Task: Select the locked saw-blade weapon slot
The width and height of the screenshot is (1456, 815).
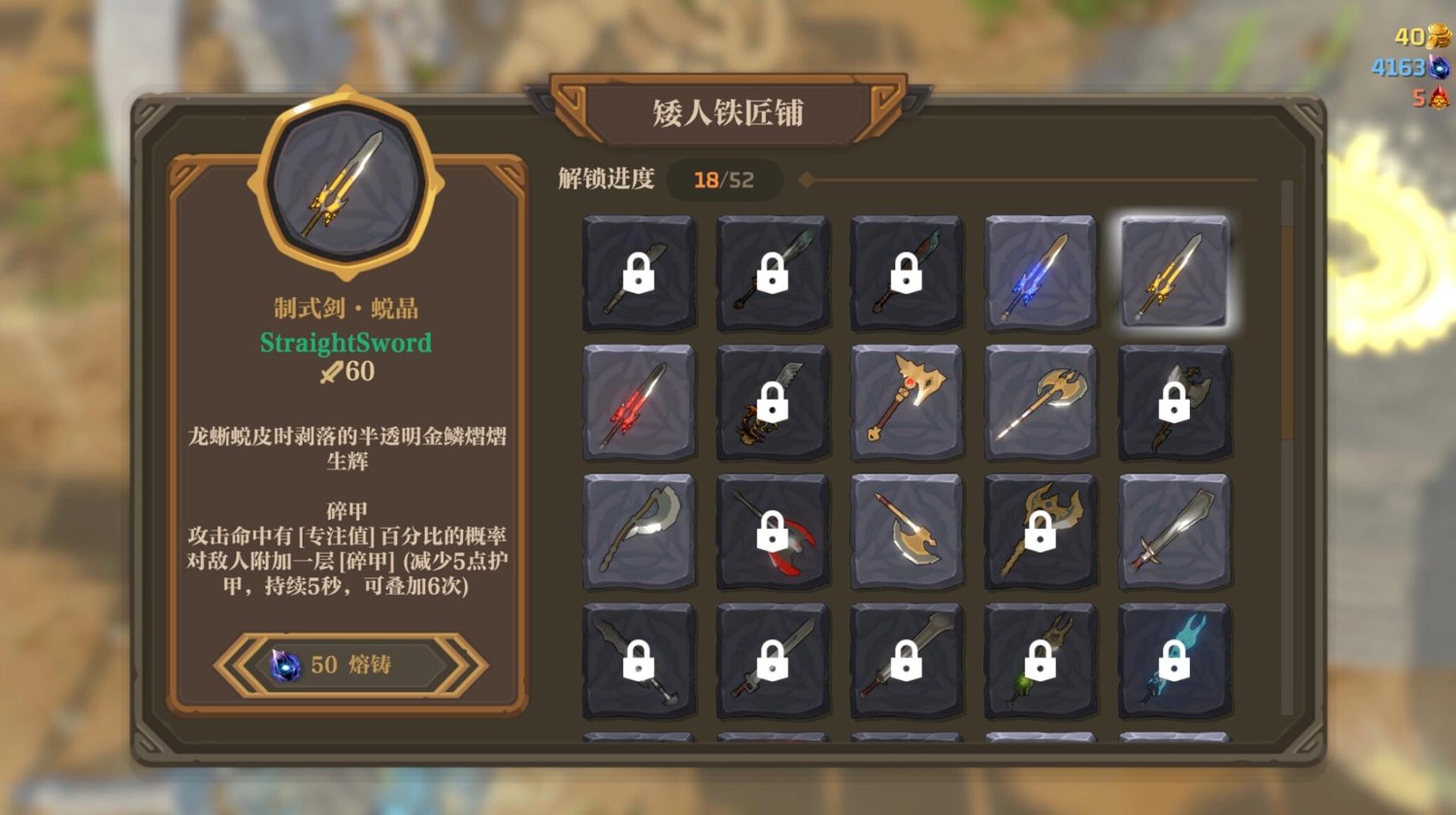Action: [773, 402]
